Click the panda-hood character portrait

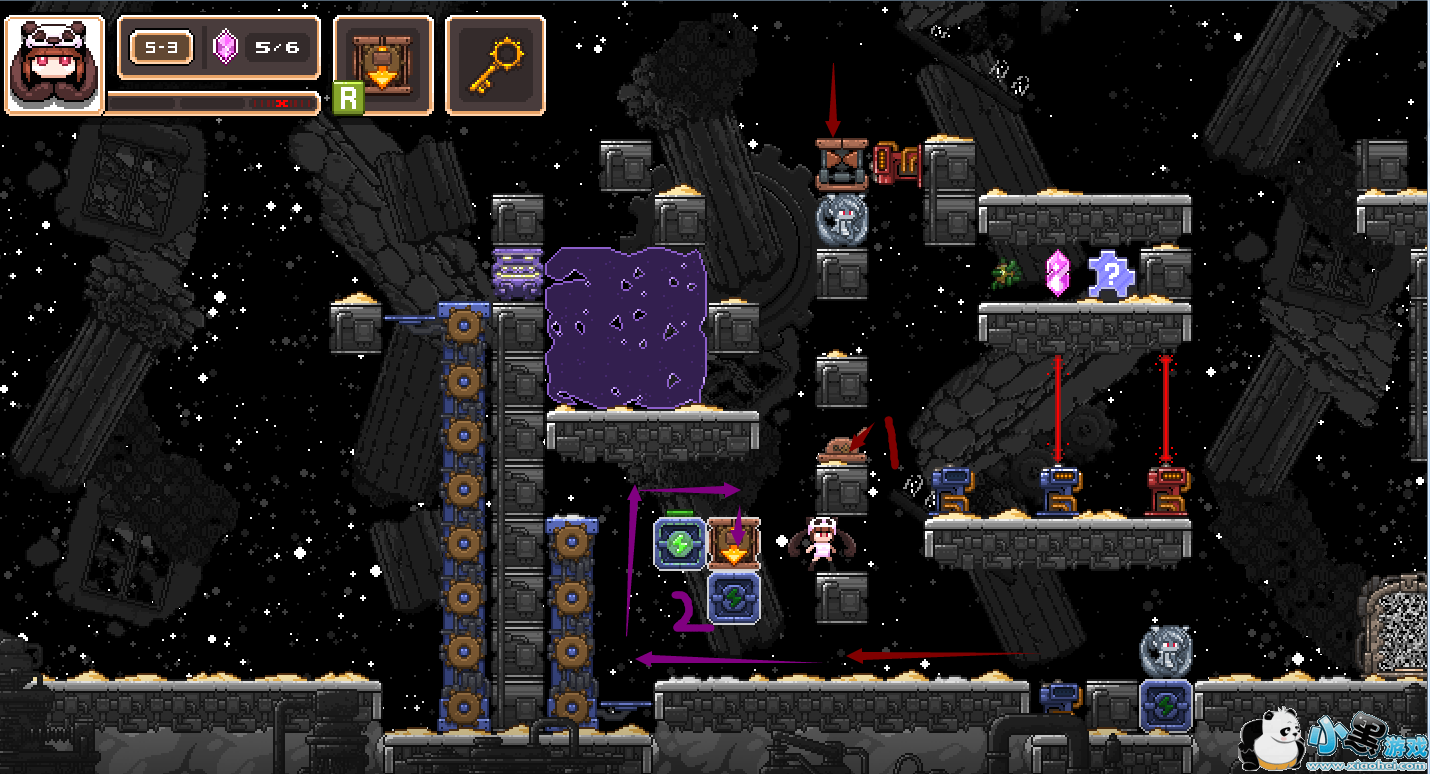(x=55, y=65)
